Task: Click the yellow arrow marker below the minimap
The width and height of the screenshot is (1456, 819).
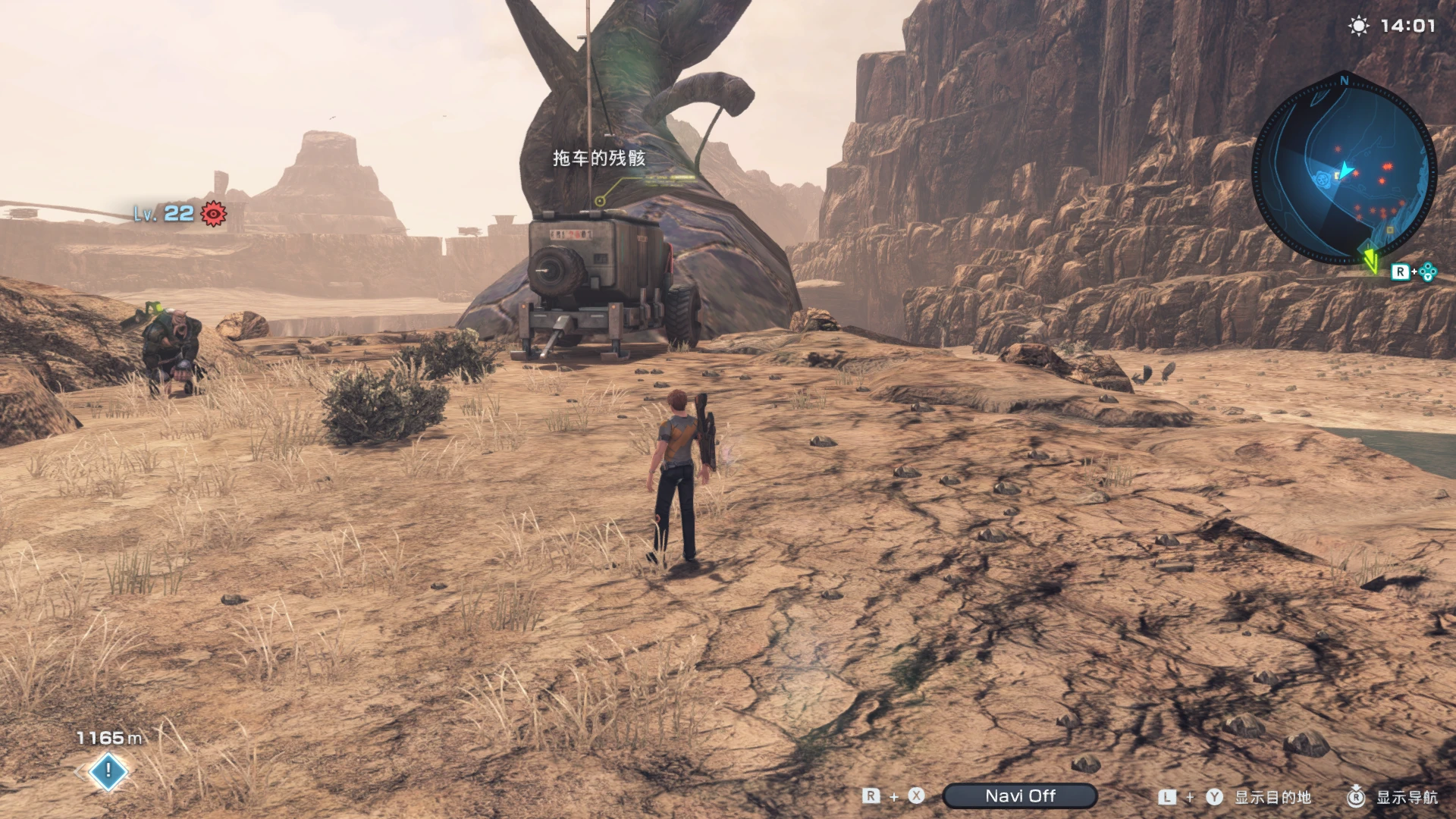Action: [1372, 261]
